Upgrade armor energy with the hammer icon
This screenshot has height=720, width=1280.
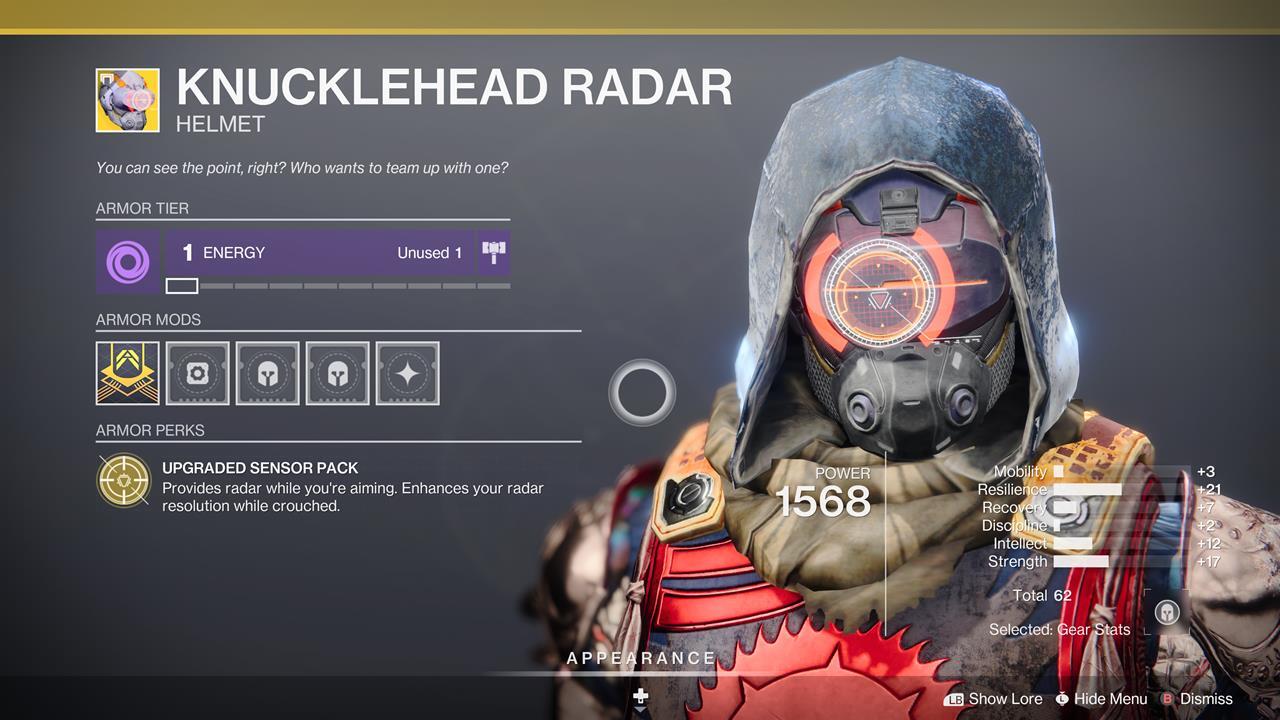pyautogui.click(x=494, y=253)
